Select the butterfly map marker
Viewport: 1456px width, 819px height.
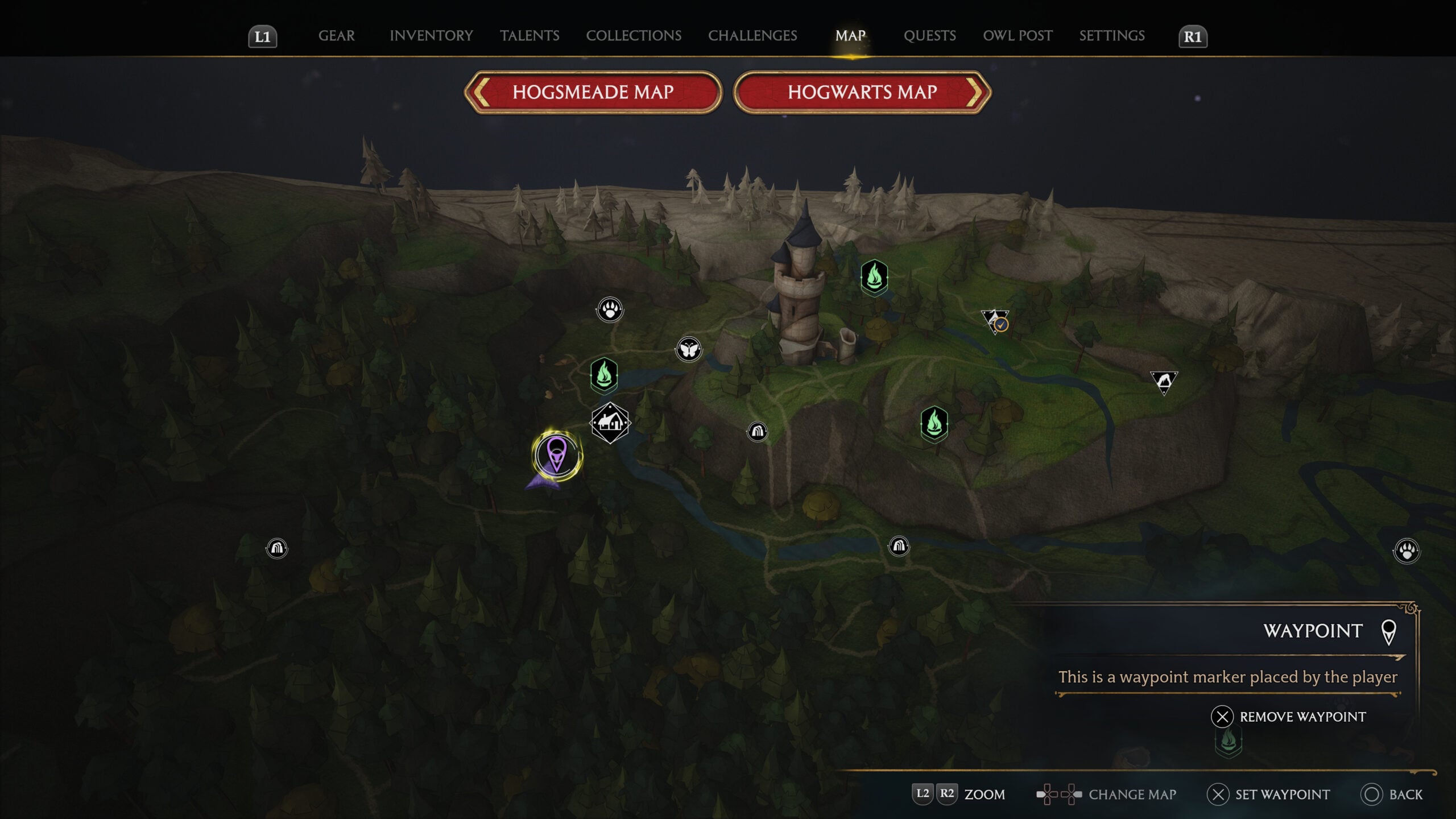click(x=688, y=349)
